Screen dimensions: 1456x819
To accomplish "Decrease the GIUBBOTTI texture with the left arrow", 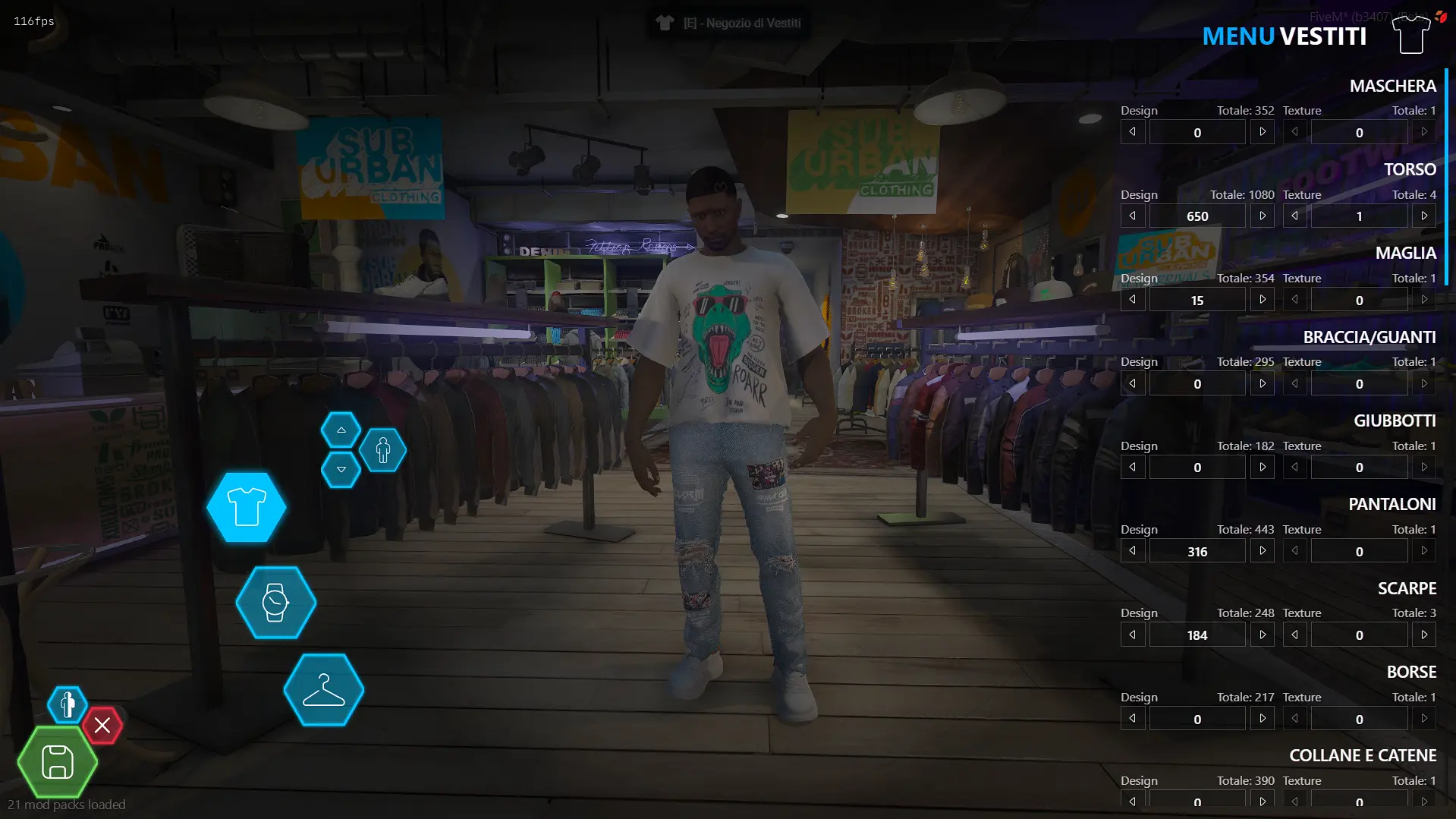I will coord(1294,467).
